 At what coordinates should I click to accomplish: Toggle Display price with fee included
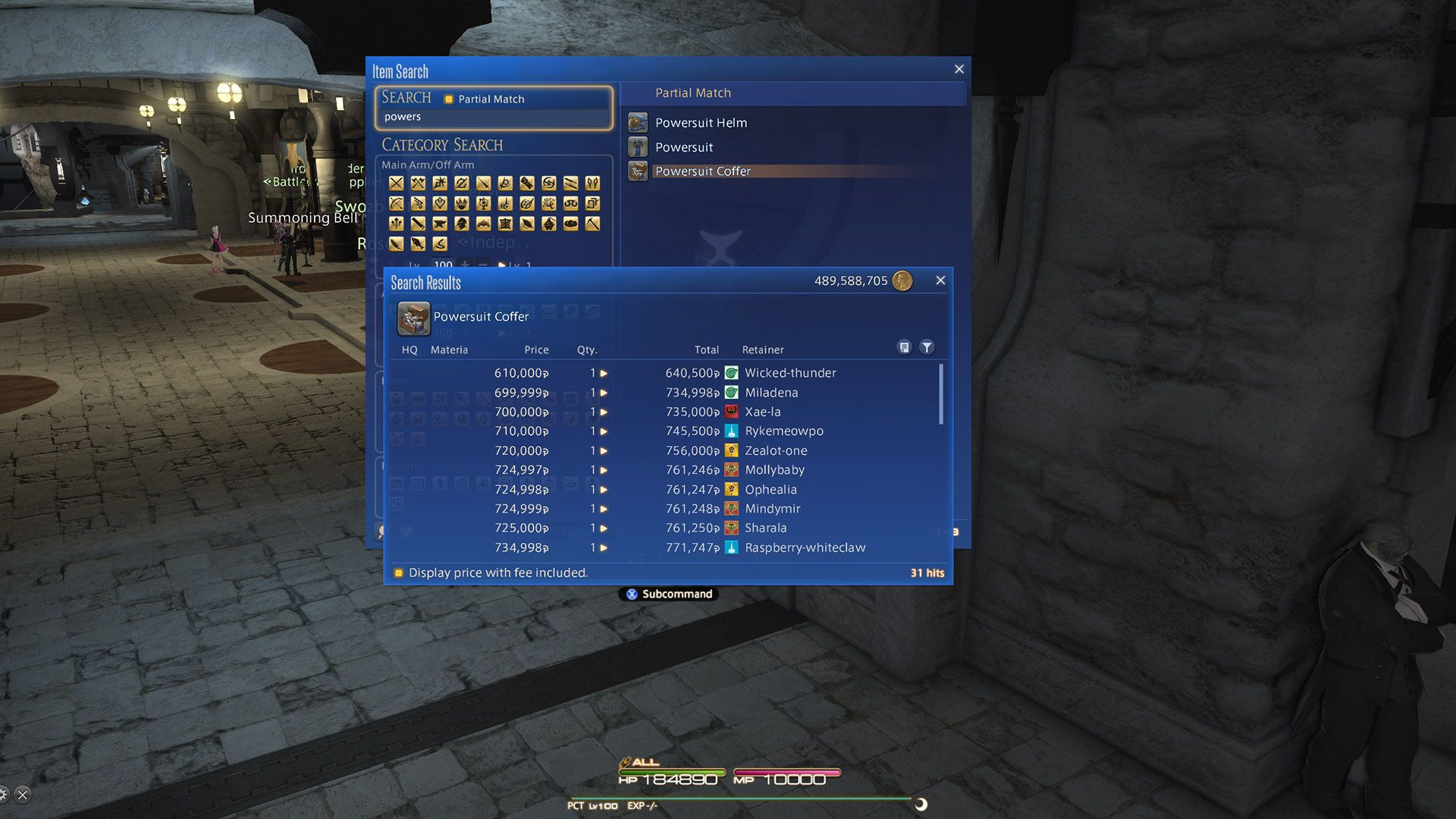coord(399,573)
